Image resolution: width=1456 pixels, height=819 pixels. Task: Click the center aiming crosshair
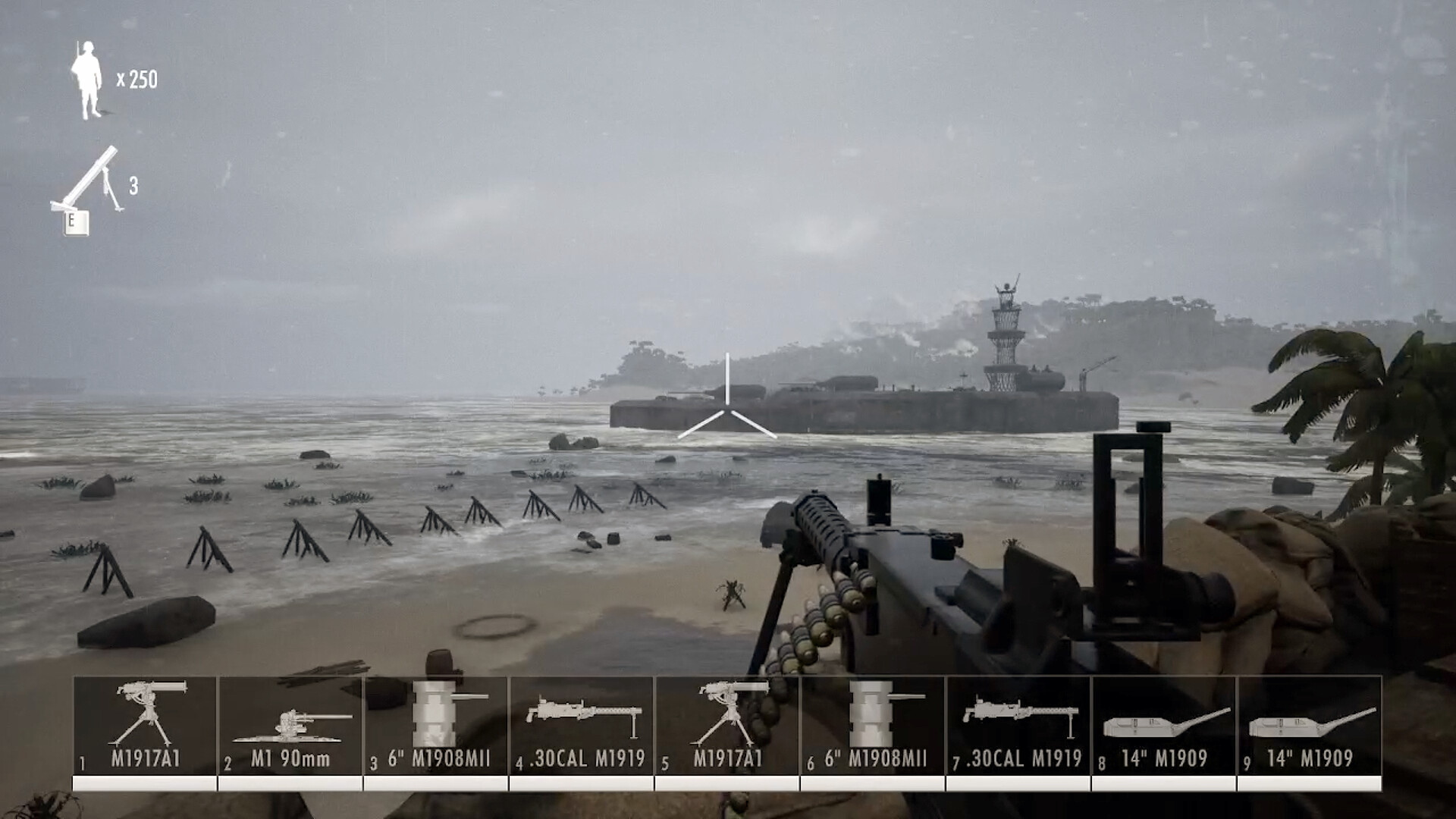click(726, 409)
